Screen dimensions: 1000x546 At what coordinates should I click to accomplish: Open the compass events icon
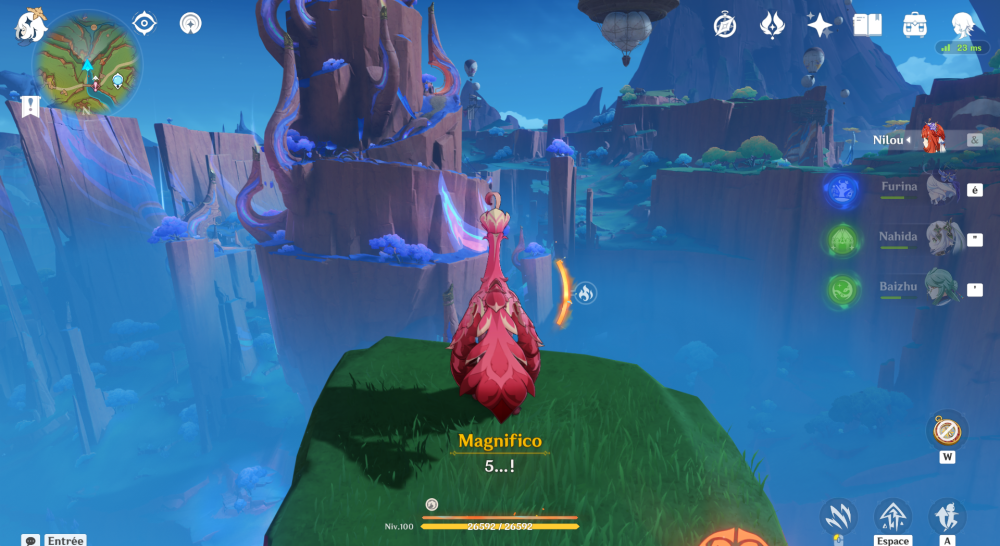click(x=725, y=25)
